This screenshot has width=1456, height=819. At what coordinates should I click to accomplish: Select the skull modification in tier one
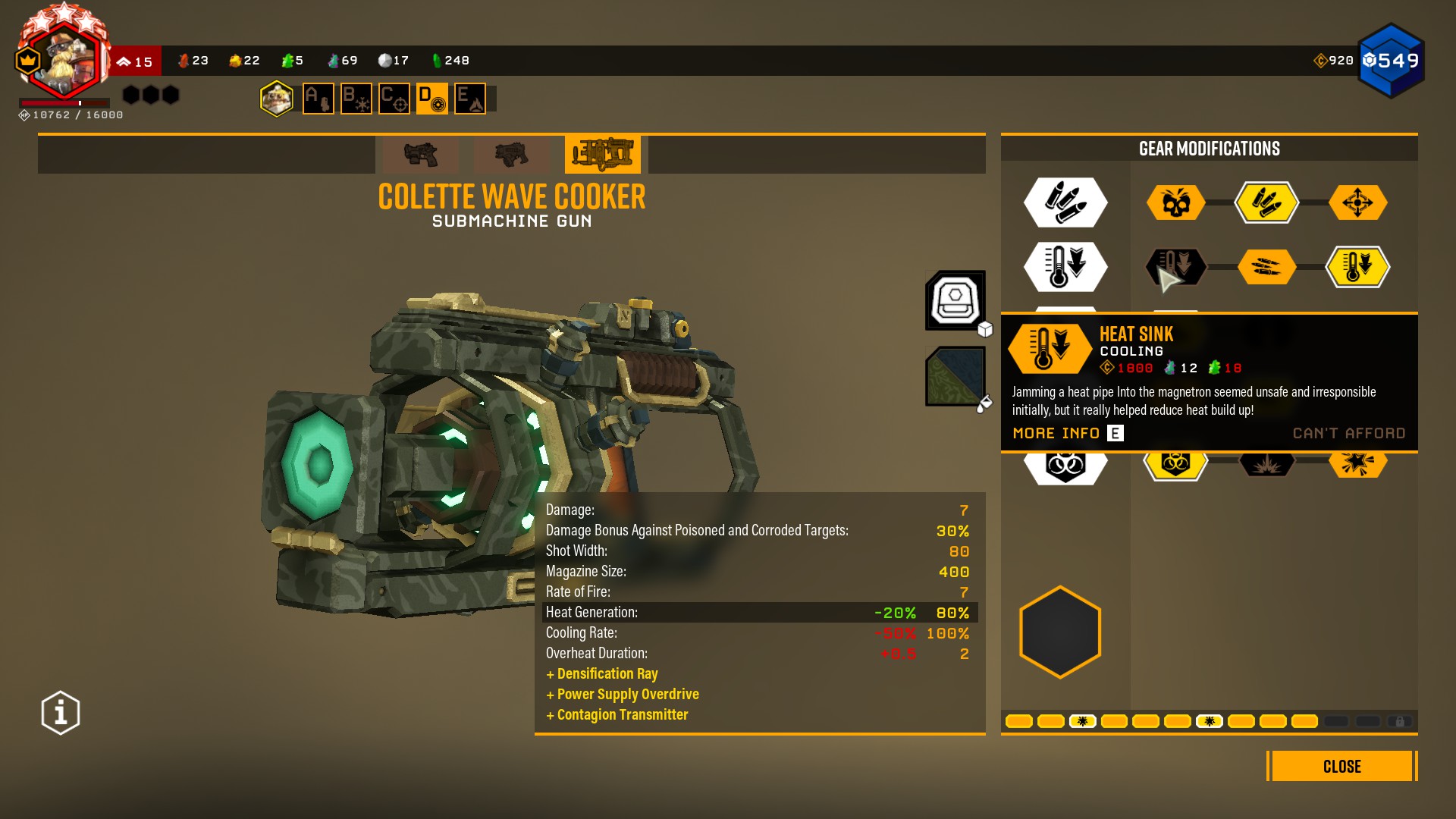(x=1175, y=202)
